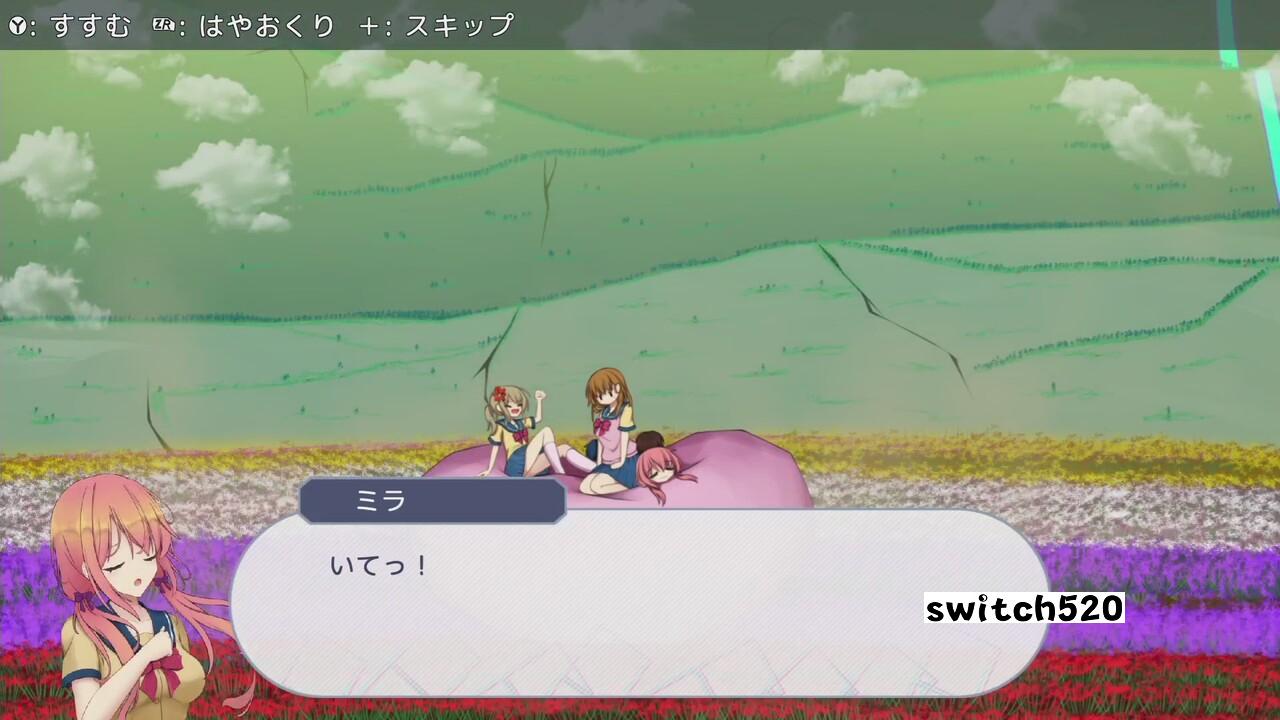Click the switch520 watermark text
The image size is (1280, 720).
click(x=1022, y=606)
